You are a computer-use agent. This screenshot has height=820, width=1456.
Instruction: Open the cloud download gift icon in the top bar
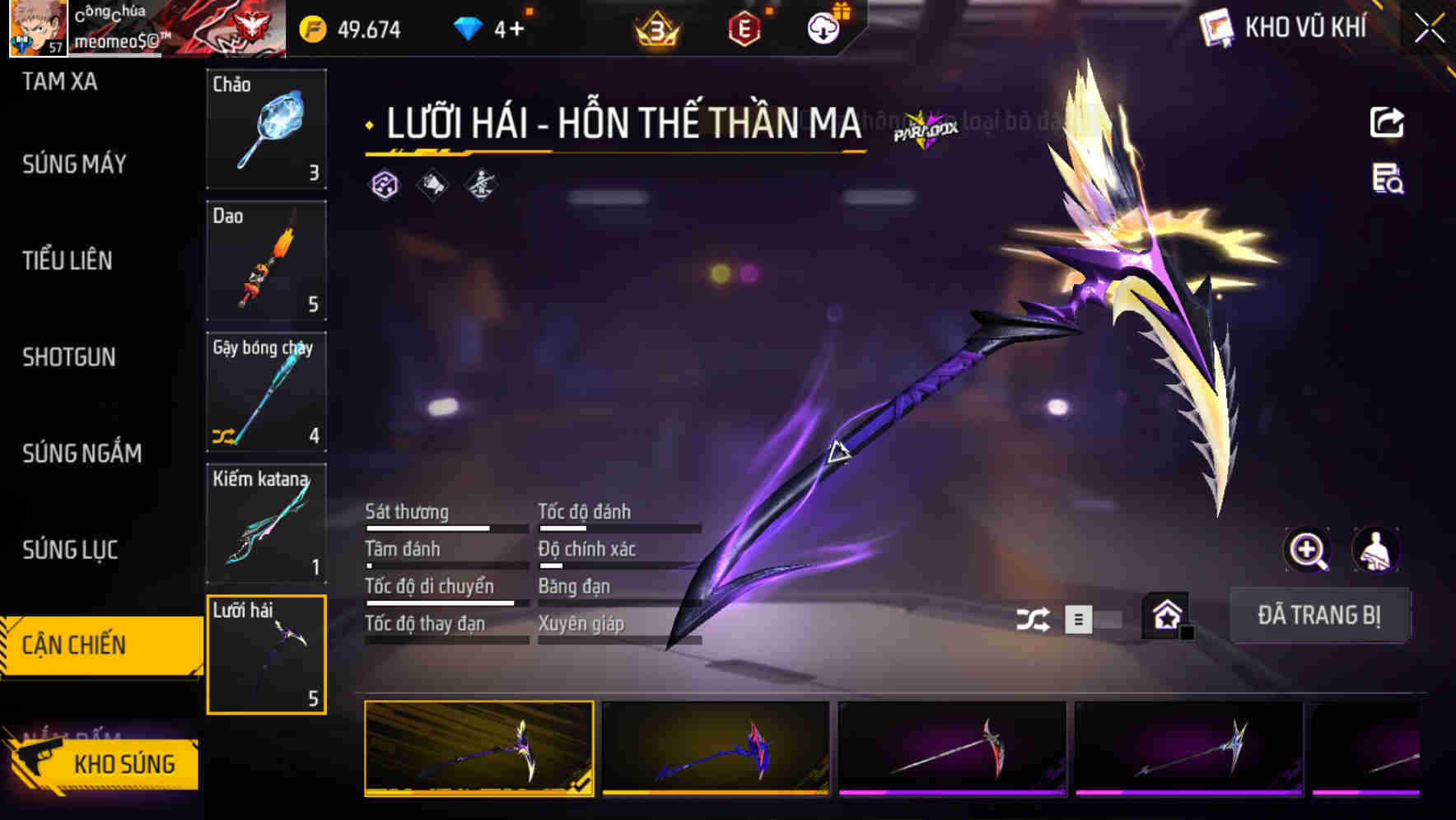pos(821,27)
